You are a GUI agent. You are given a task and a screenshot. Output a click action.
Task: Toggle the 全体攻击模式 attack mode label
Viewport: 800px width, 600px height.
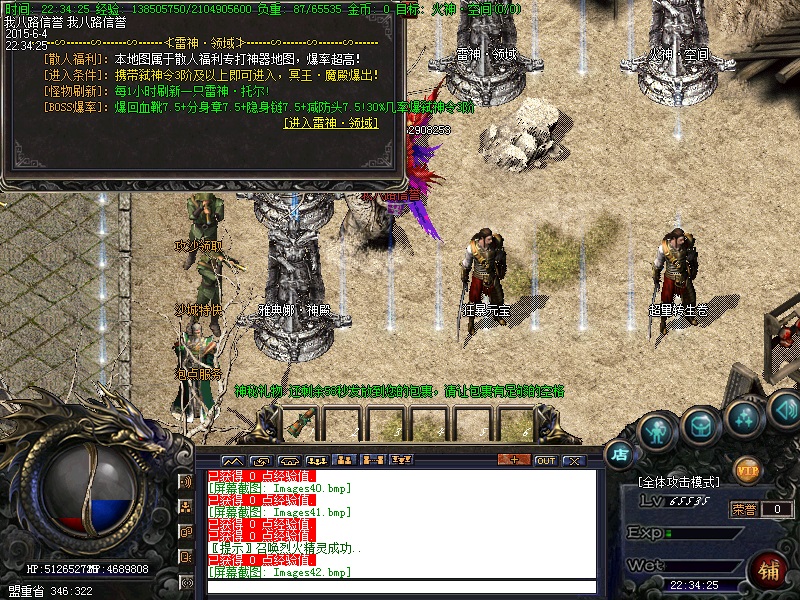pos(683,483)
